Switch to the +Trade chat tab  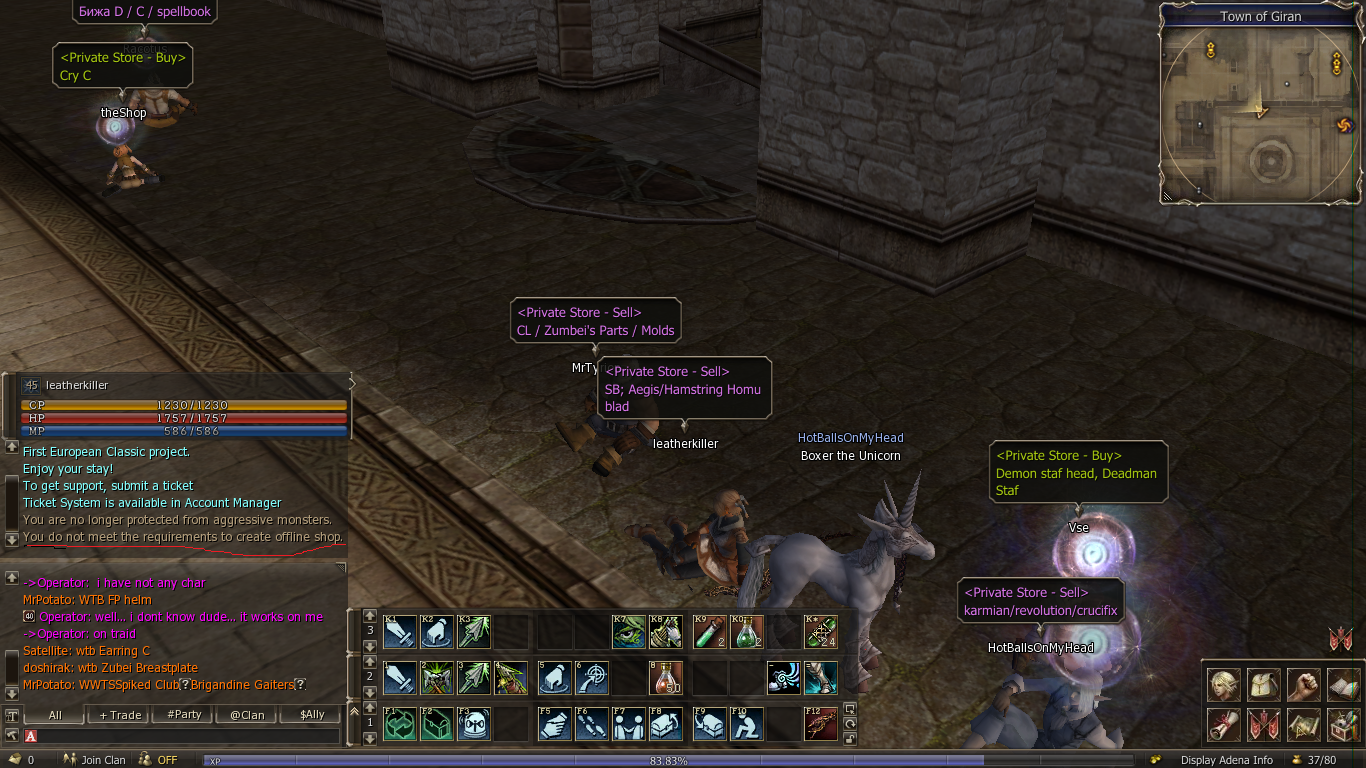tap(120, 715)
